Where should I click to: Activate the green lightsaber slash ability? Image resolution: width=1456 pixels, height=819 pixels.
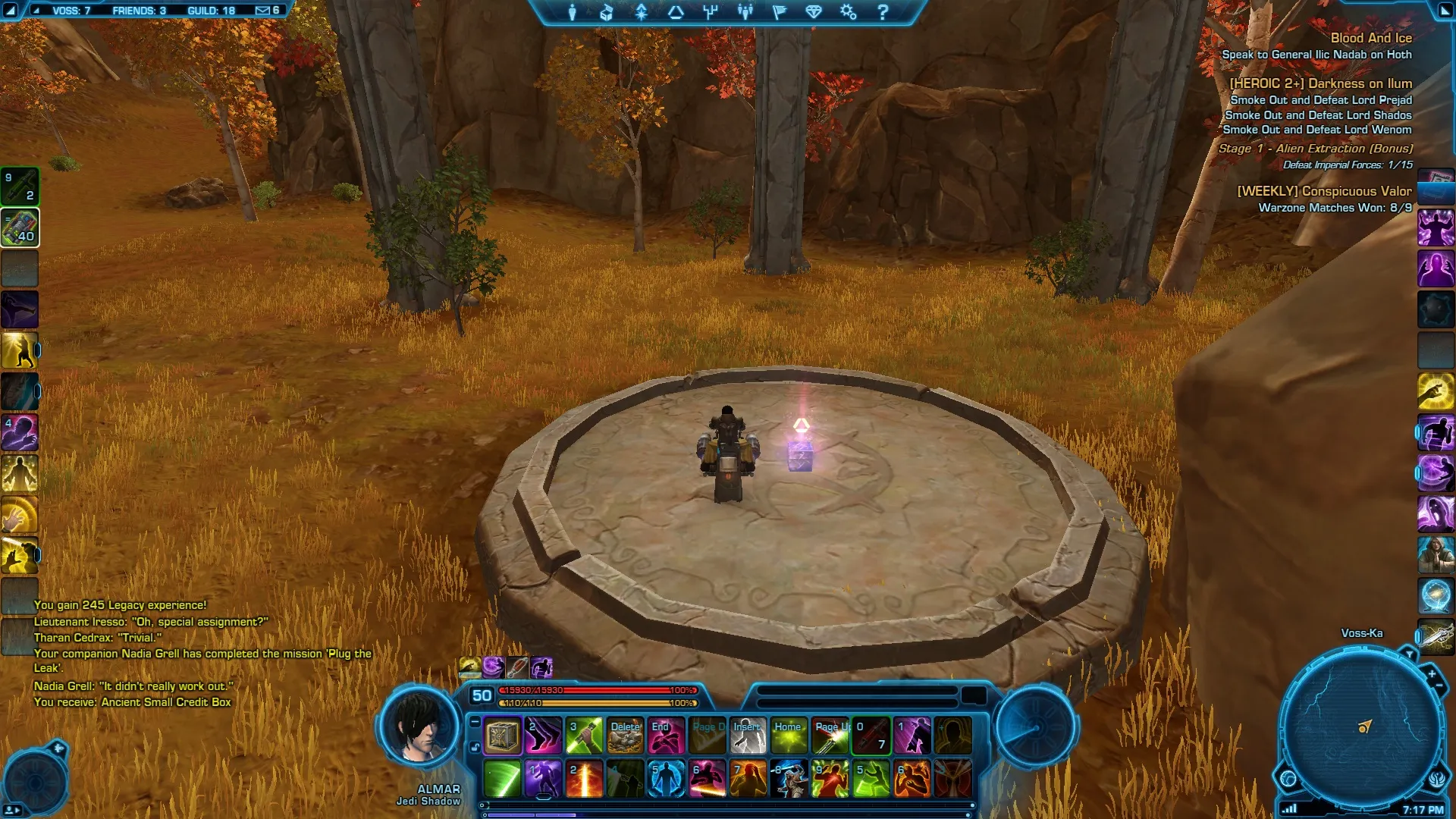coord(502,779)
